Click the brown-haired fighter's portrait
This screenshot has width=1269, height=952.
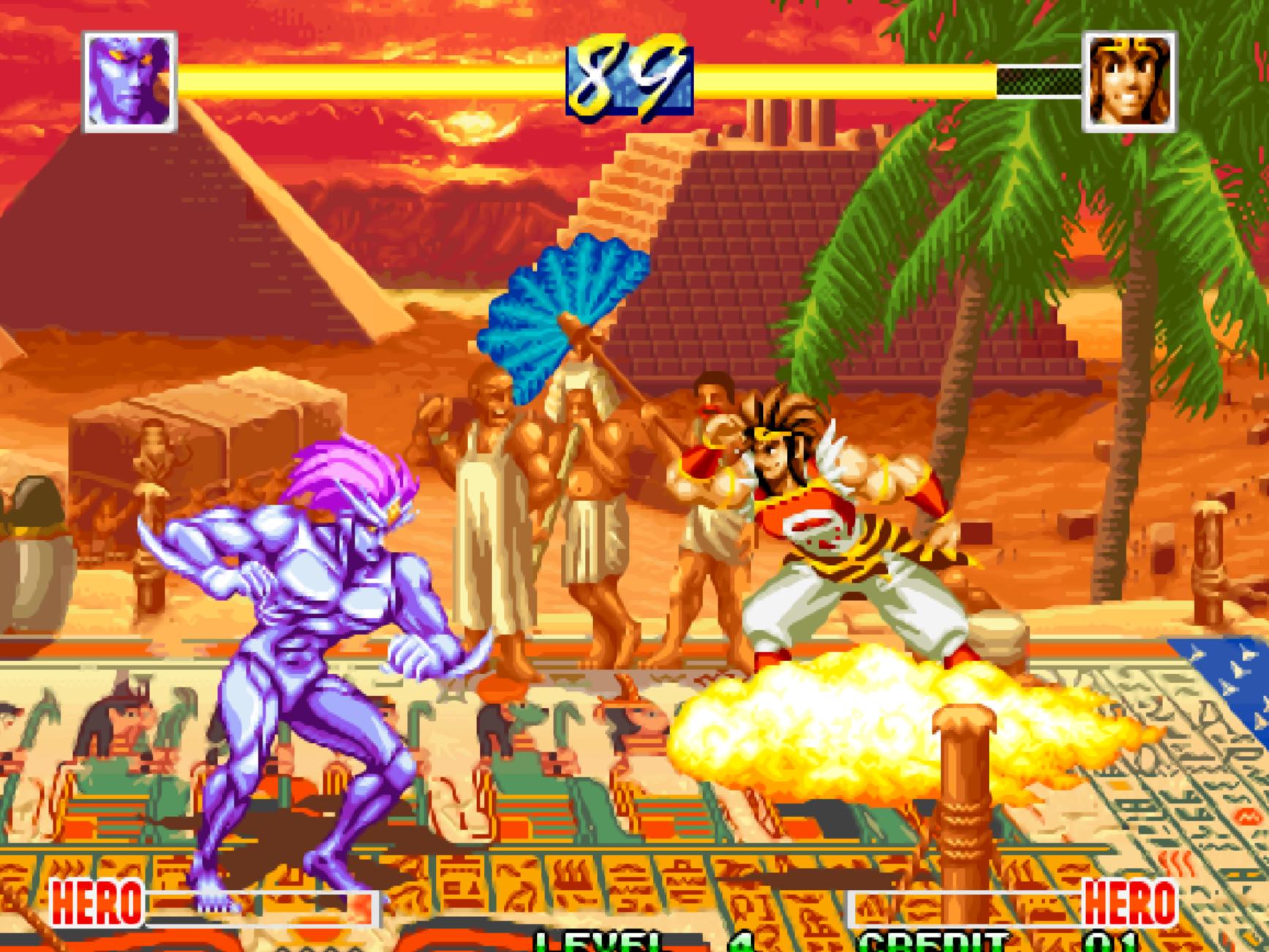point(1129,82)
